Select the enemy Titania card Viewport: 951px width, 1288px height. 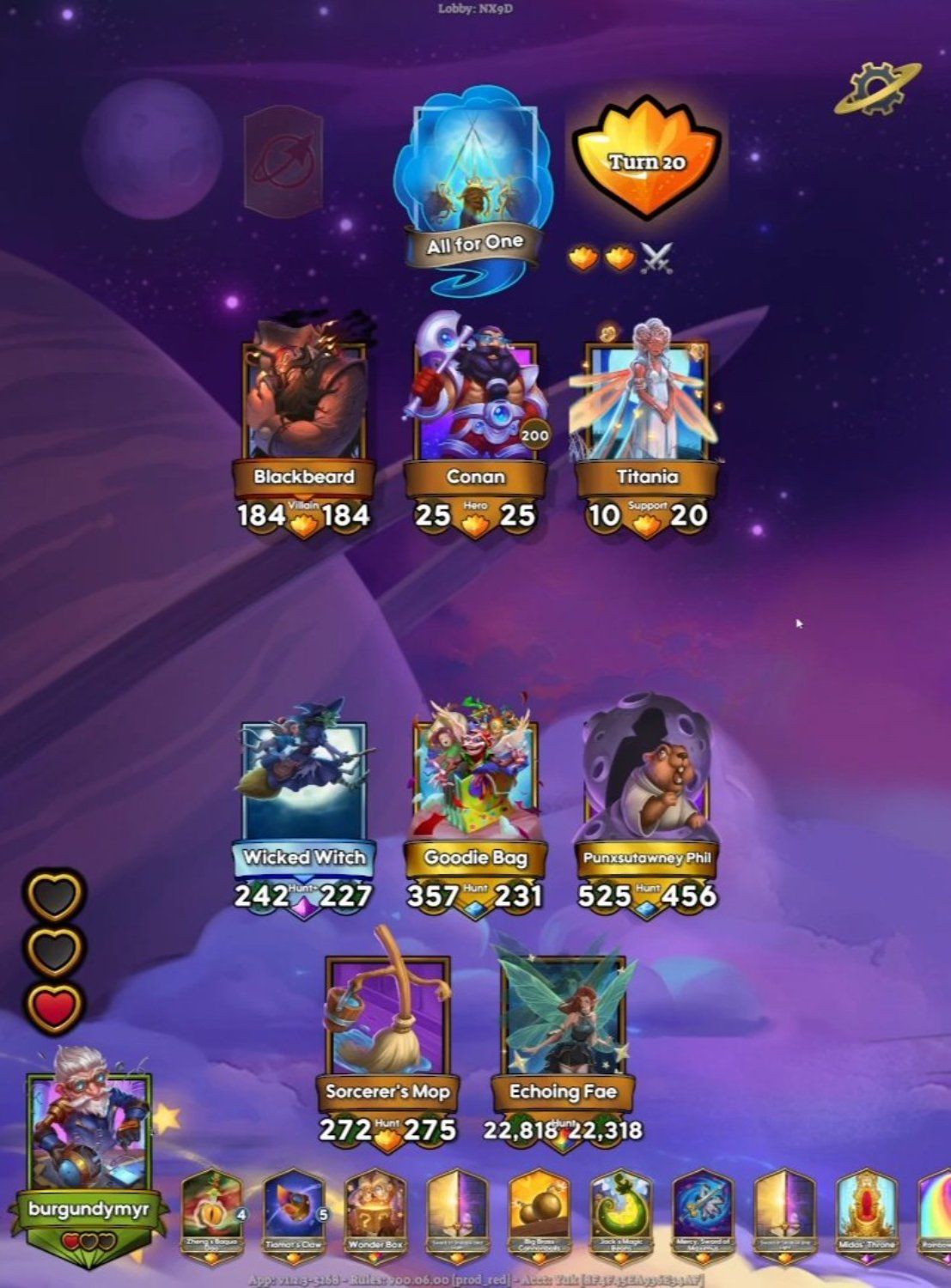click(646, 402)
